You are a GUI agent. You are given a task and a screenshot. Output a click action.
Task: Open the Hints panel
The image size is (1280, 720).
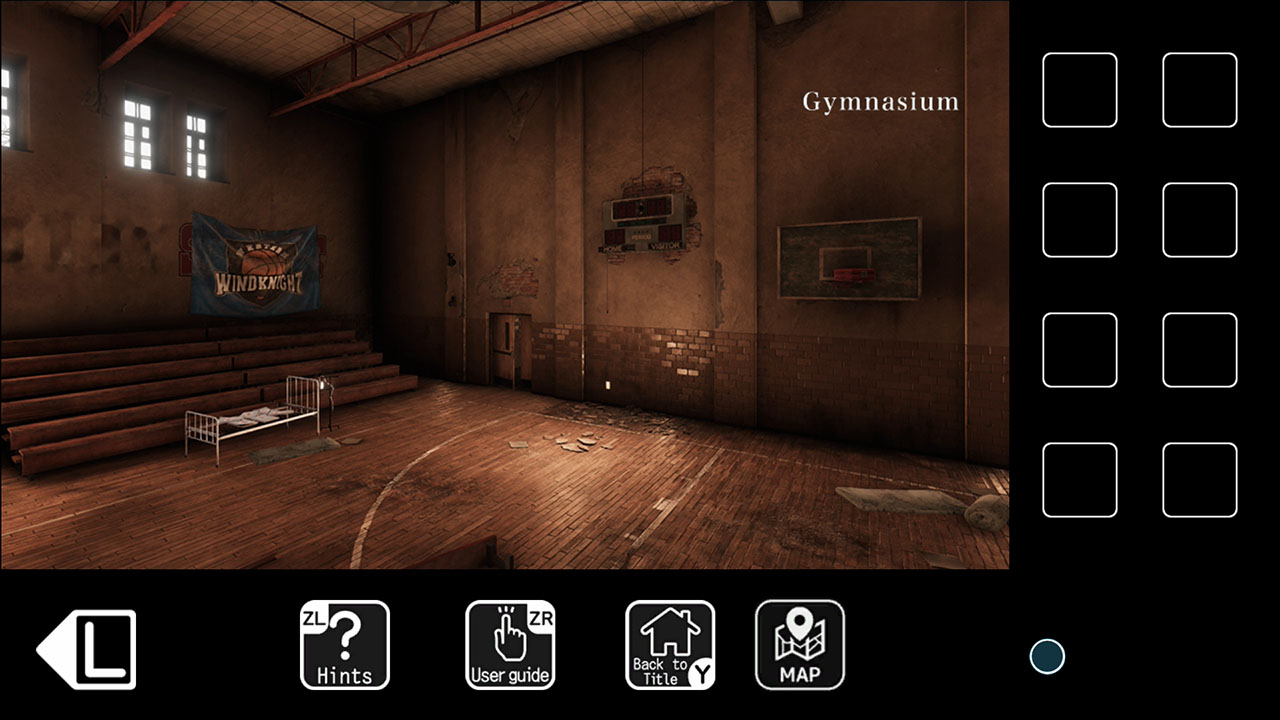[345, 644]
